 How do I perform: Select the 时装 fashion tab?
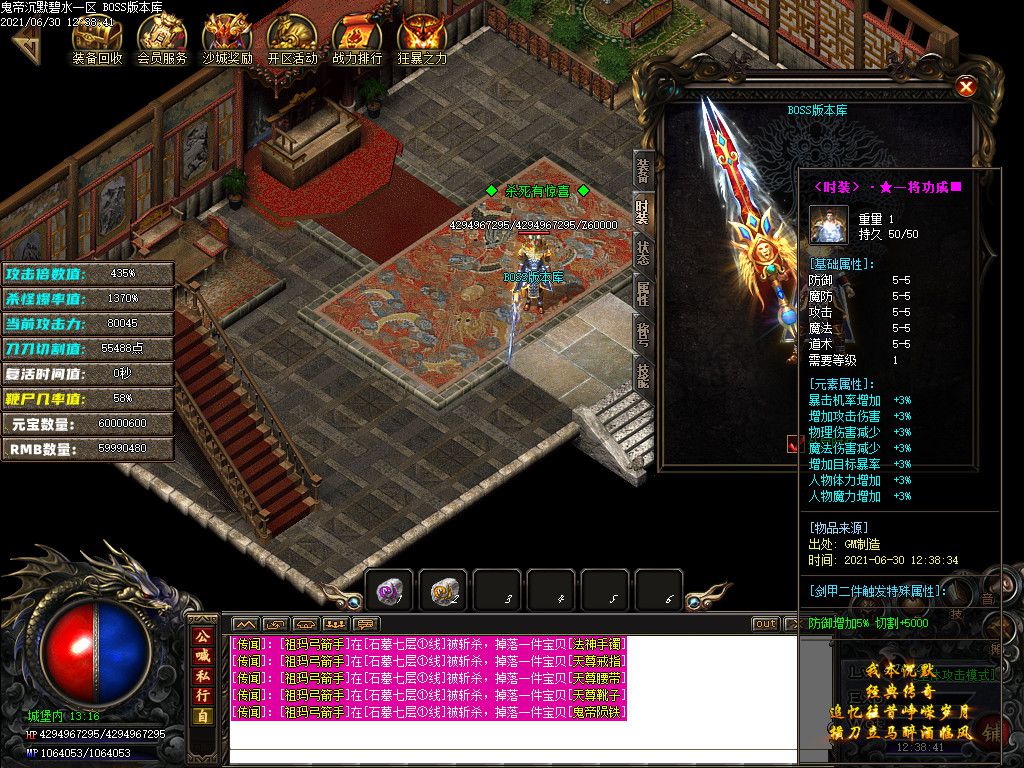click(644, 212)
